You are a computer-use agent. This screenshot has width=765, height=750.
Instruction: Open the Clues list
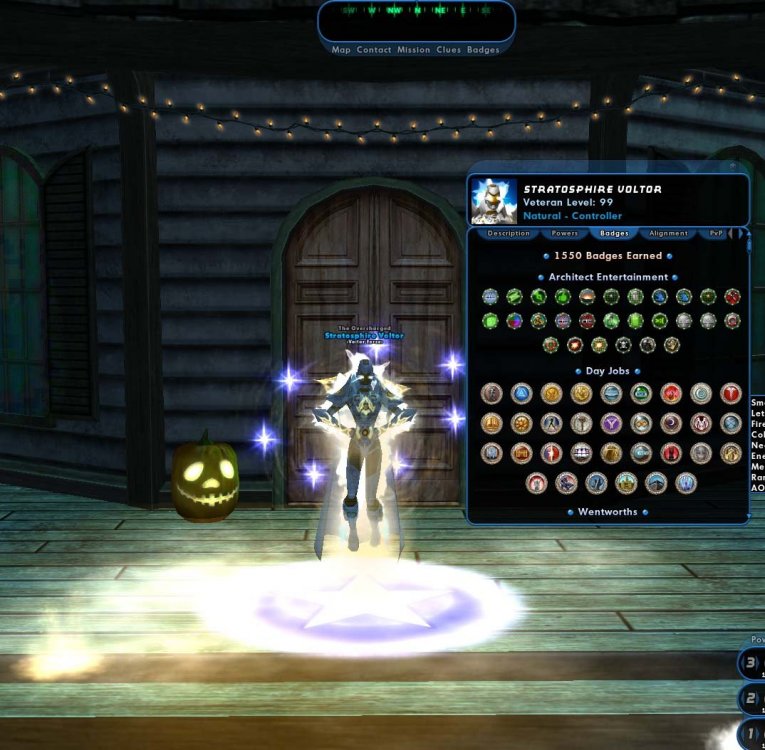[448, 50]
